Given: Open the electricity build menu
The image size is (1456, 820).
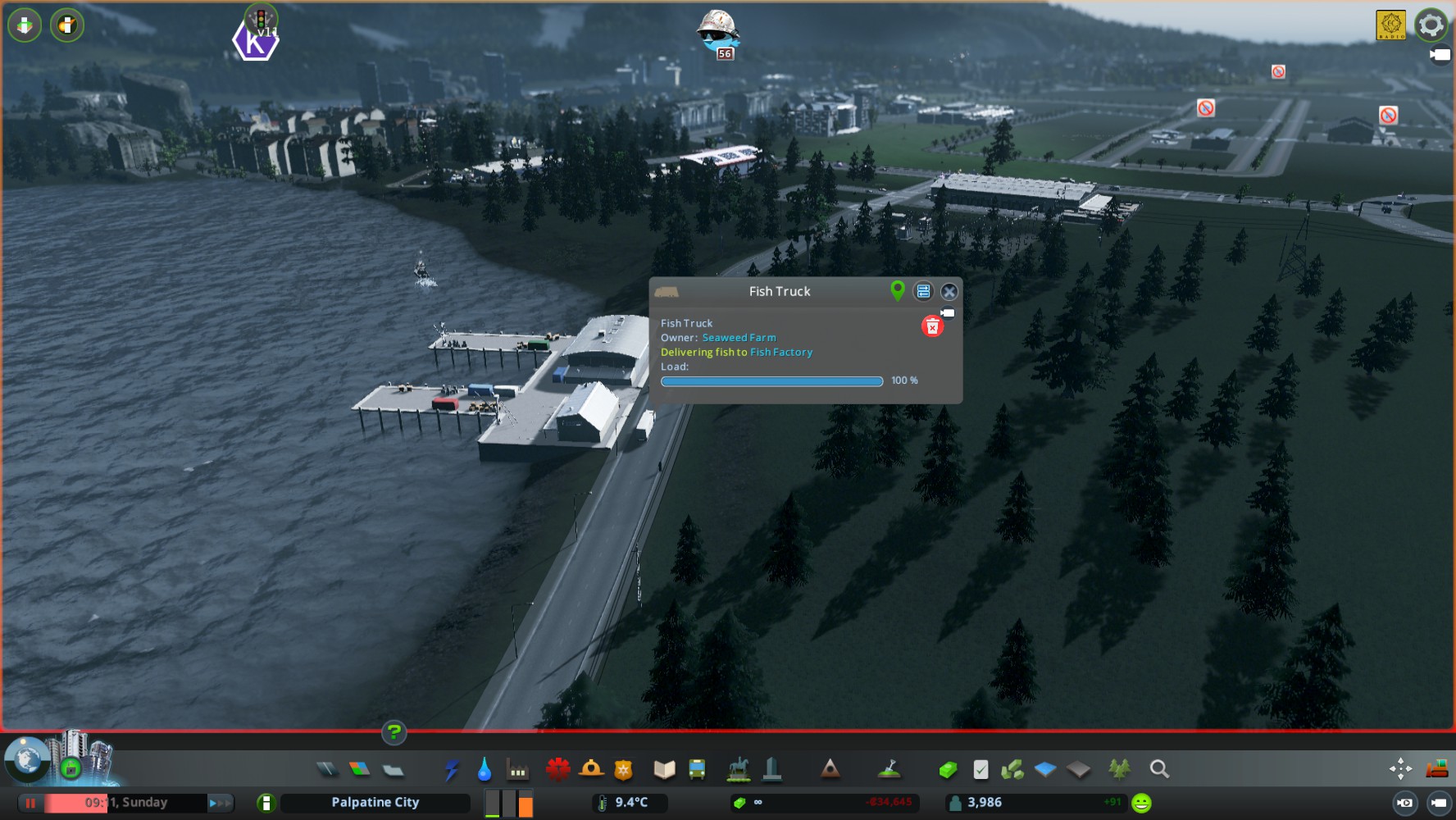Looking at the screenshot, I should tap(452, 769).
